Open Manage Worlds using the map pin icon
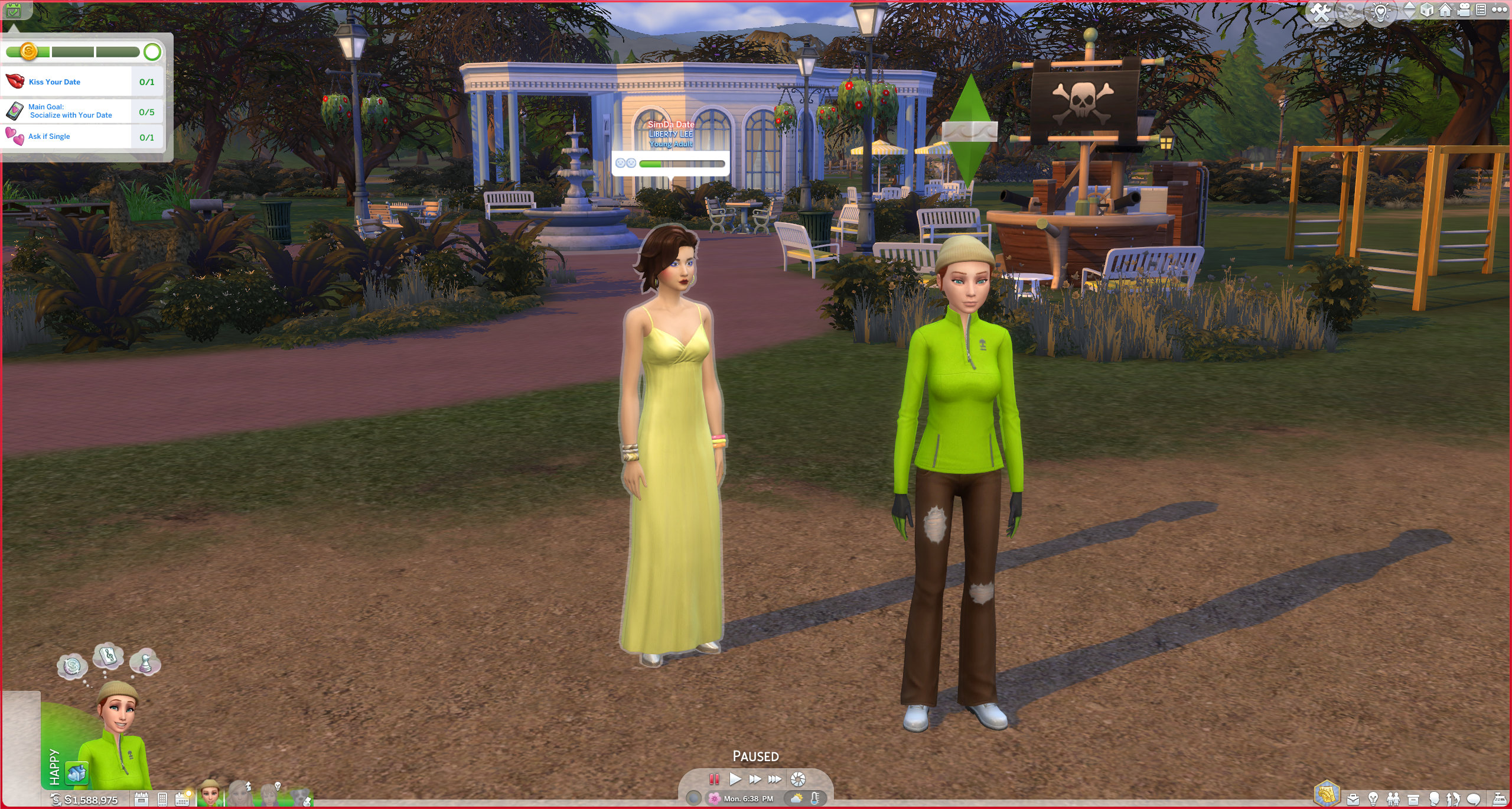This screenshot has height=809, width=1512. pyautogui.click(x=1350, y=10)
